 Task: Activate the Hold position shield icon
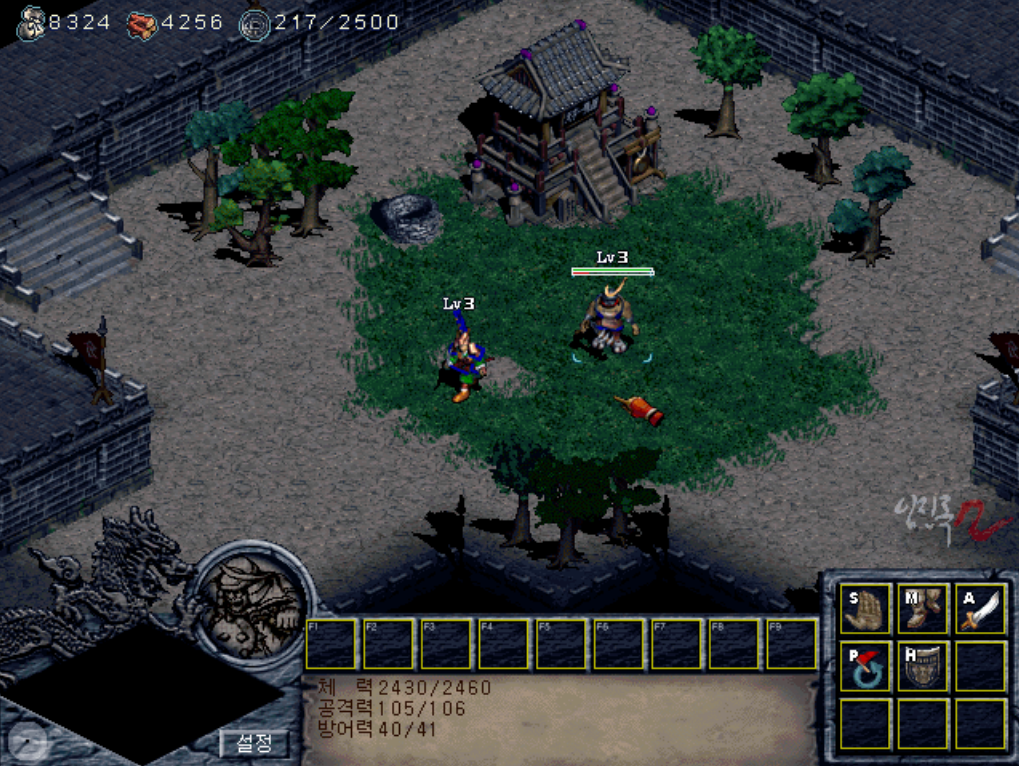[923, 666]
